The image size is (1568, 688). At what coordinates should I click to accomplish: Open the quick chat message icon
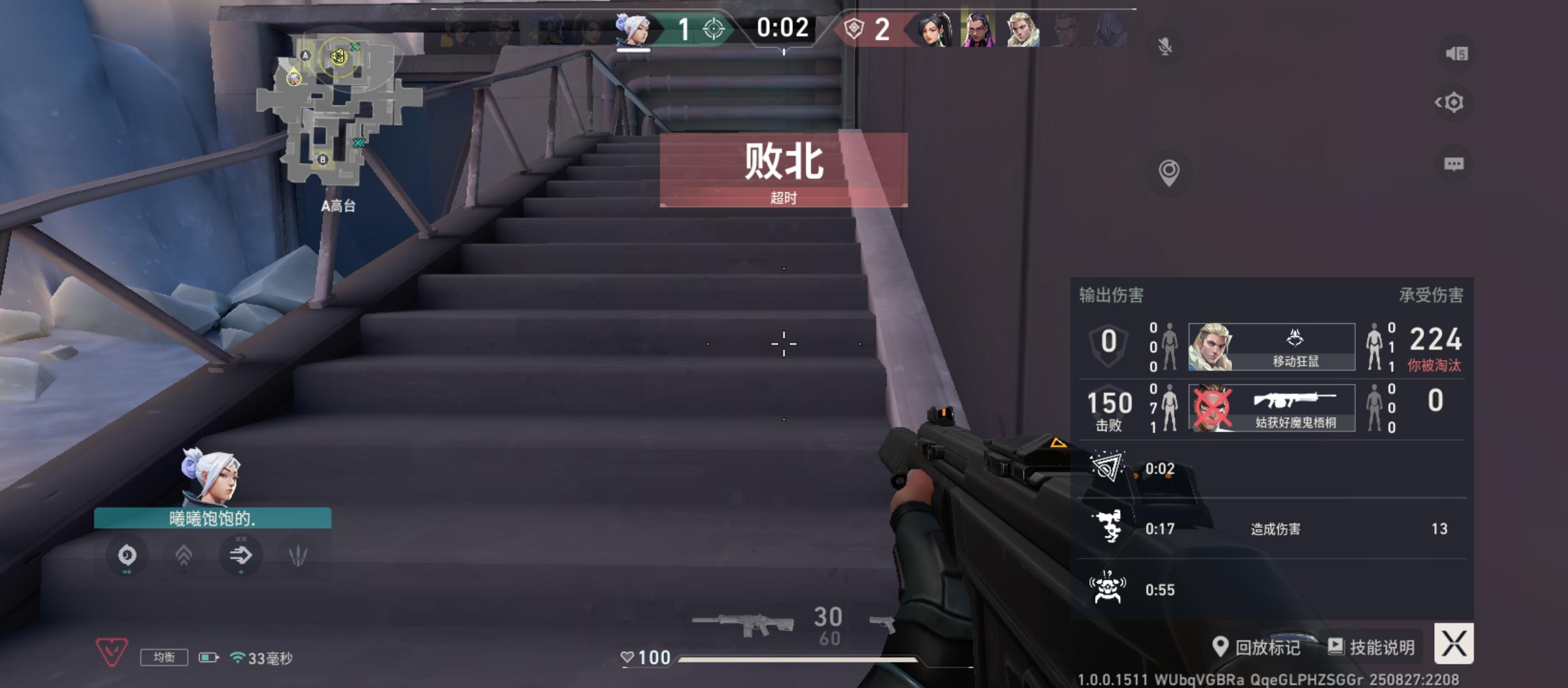(x=1455, y=164)
